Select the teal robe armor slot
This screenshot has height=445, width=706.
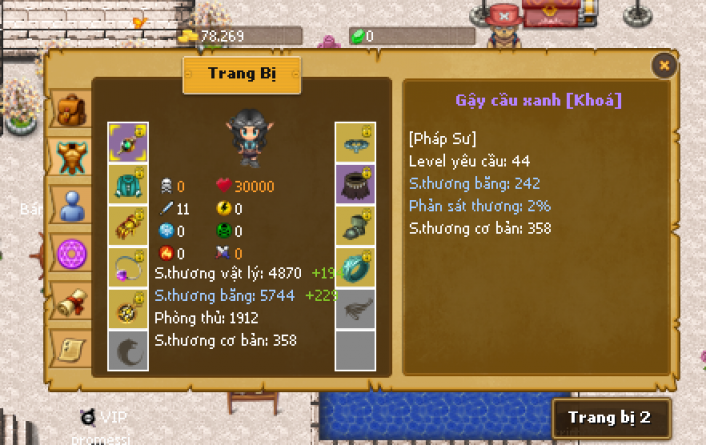coord(128,184)
